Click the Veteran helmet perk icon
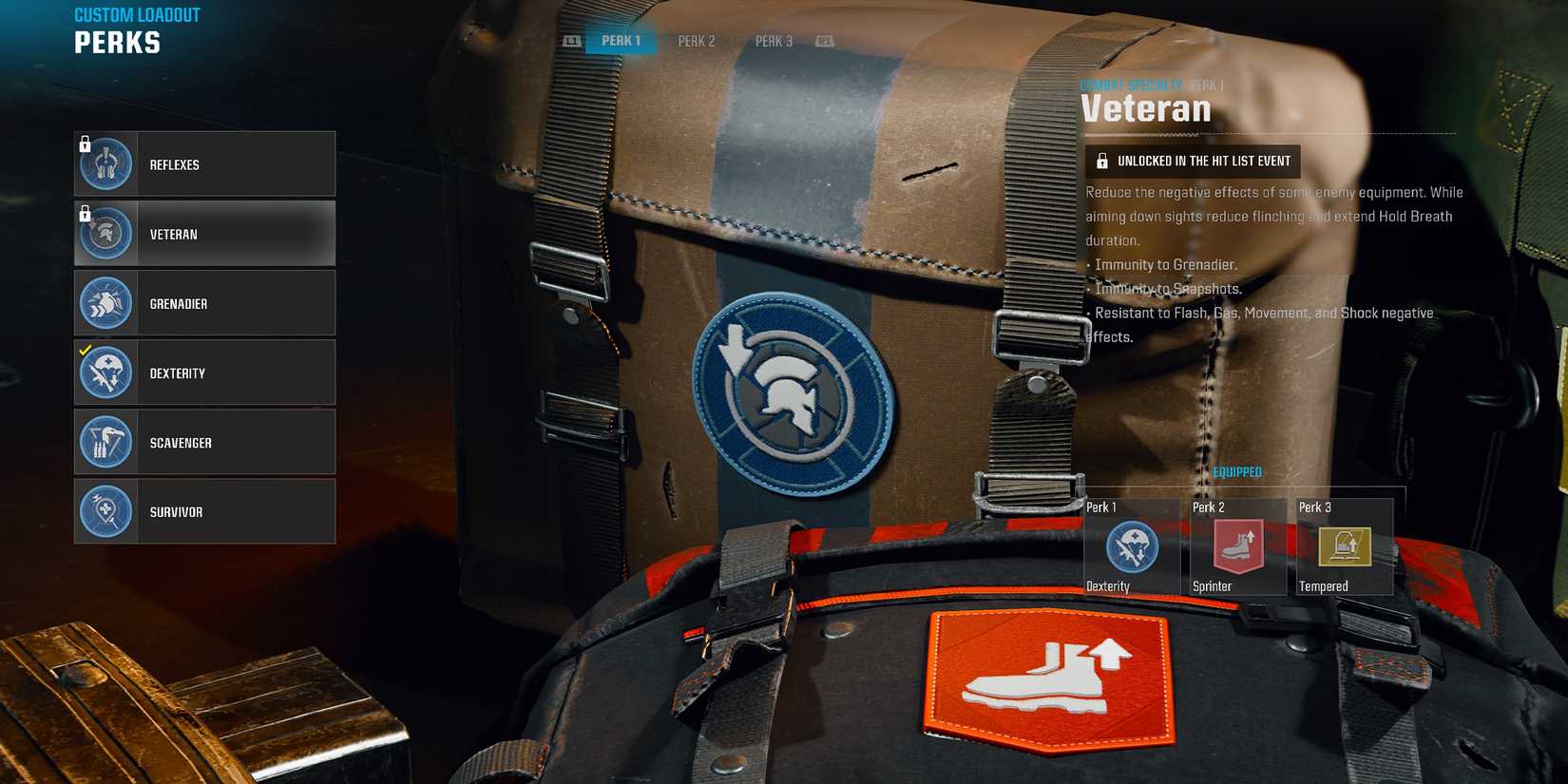The image size is (1568, 784). 105,233
